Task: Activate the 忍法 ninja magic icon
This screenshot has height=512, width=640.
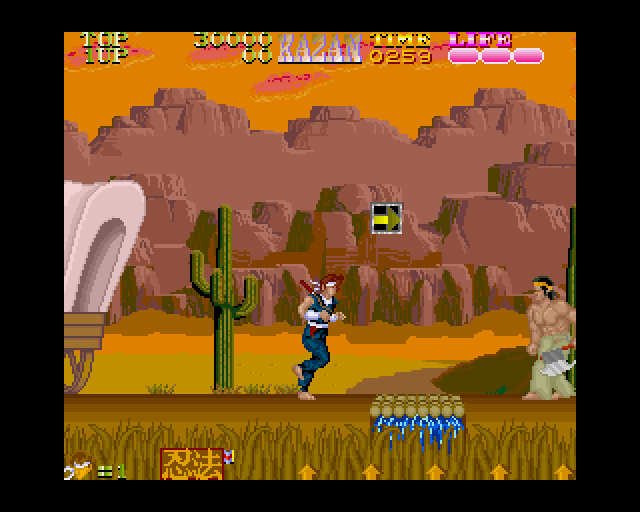Action: point(190,463)
